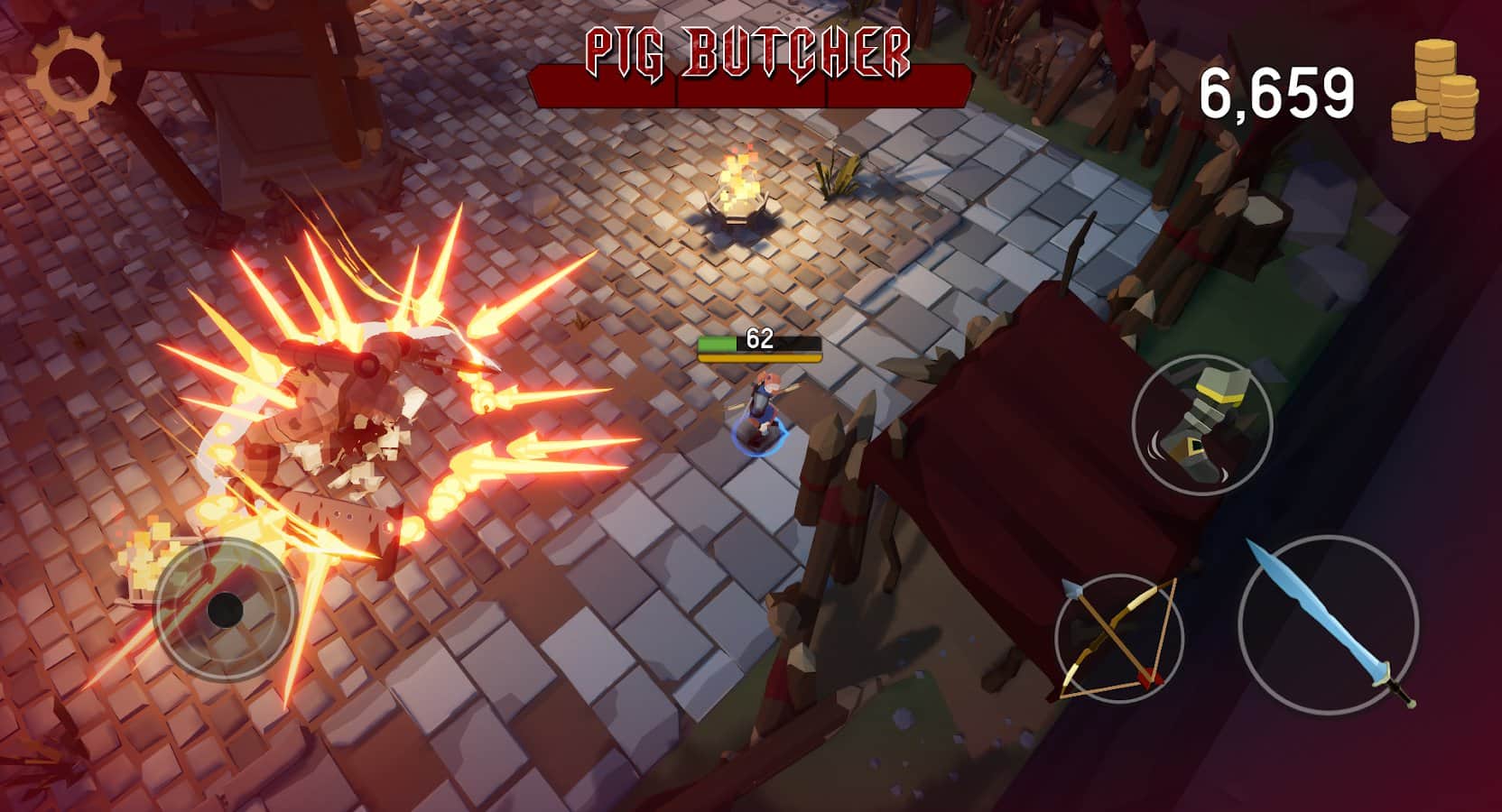Fire the crossbow ranged attack
The image size is (1502, 812).
1119,638
